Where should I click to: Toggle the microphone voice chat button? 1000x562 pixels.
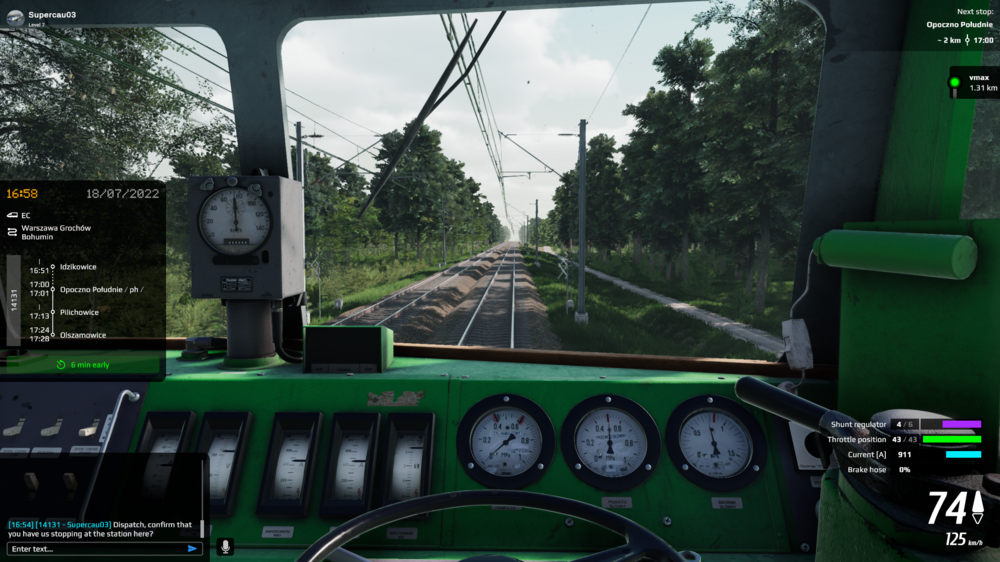pos(225,547)
